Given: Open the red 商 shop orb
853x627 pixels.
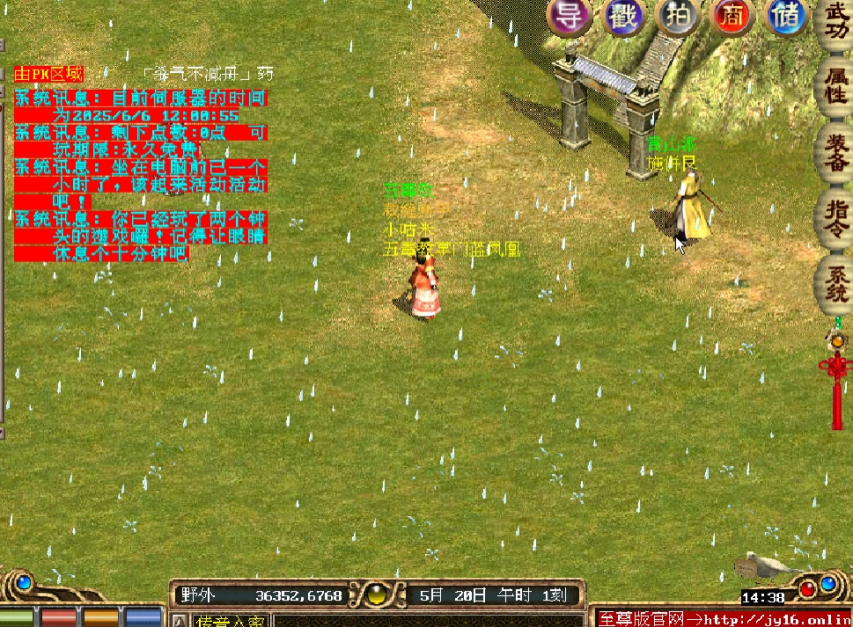Looking at the screenshot, I should tap(731, 17).
